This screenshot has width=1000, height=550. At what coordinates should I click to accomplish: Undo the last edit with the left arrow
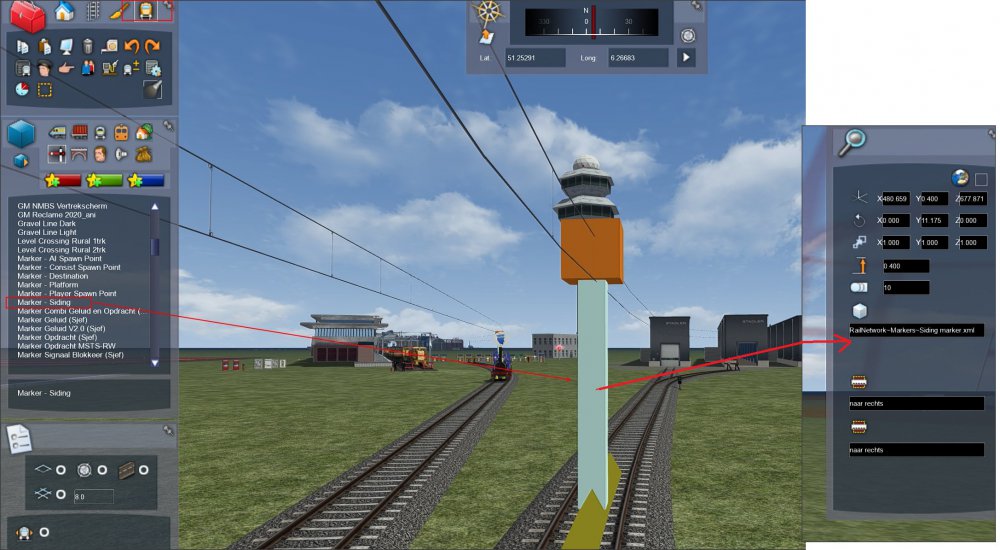click(x=132, y=46)
